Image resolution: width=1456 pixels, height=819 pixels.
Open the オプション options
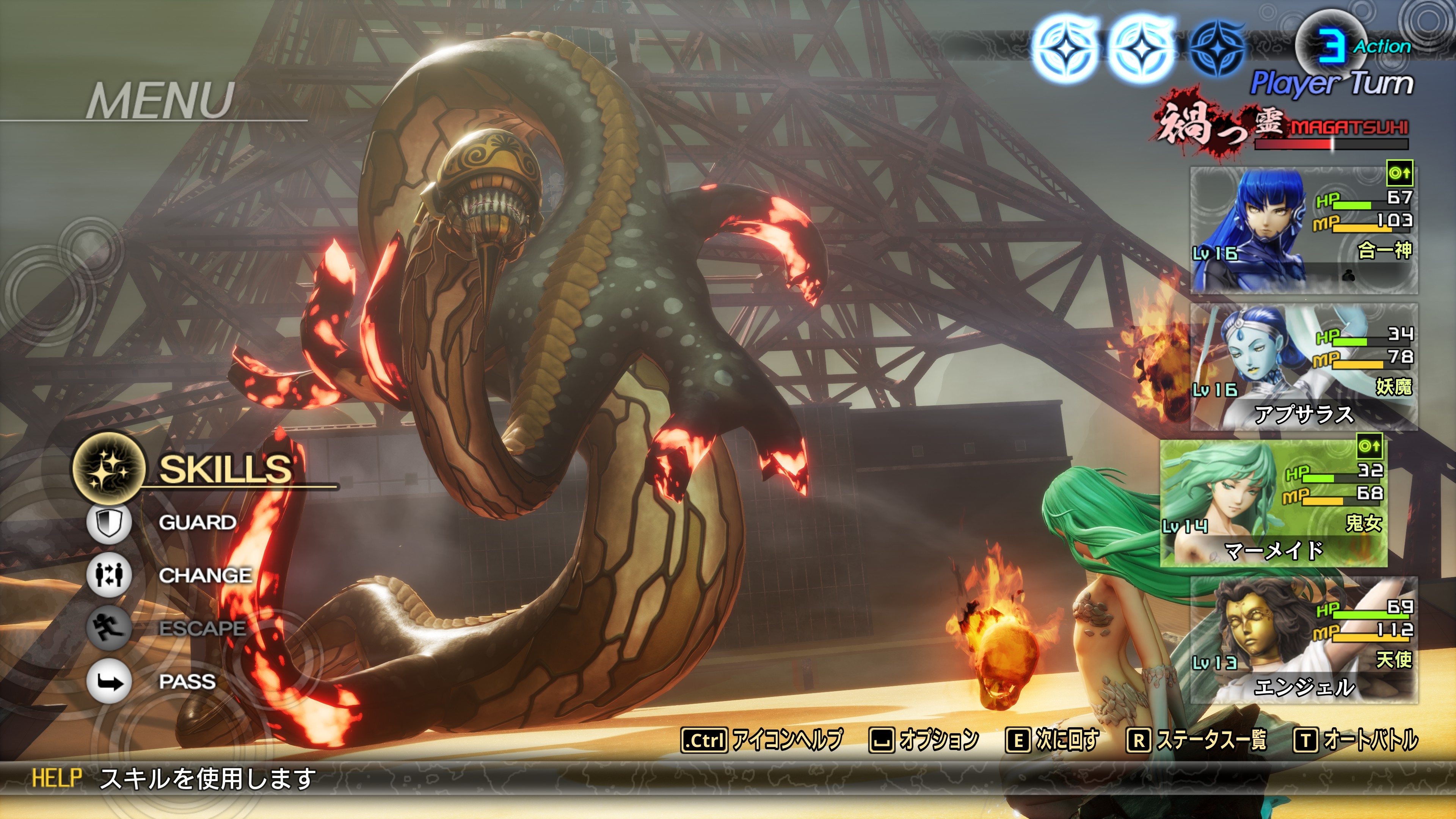(x=924, y=740)
